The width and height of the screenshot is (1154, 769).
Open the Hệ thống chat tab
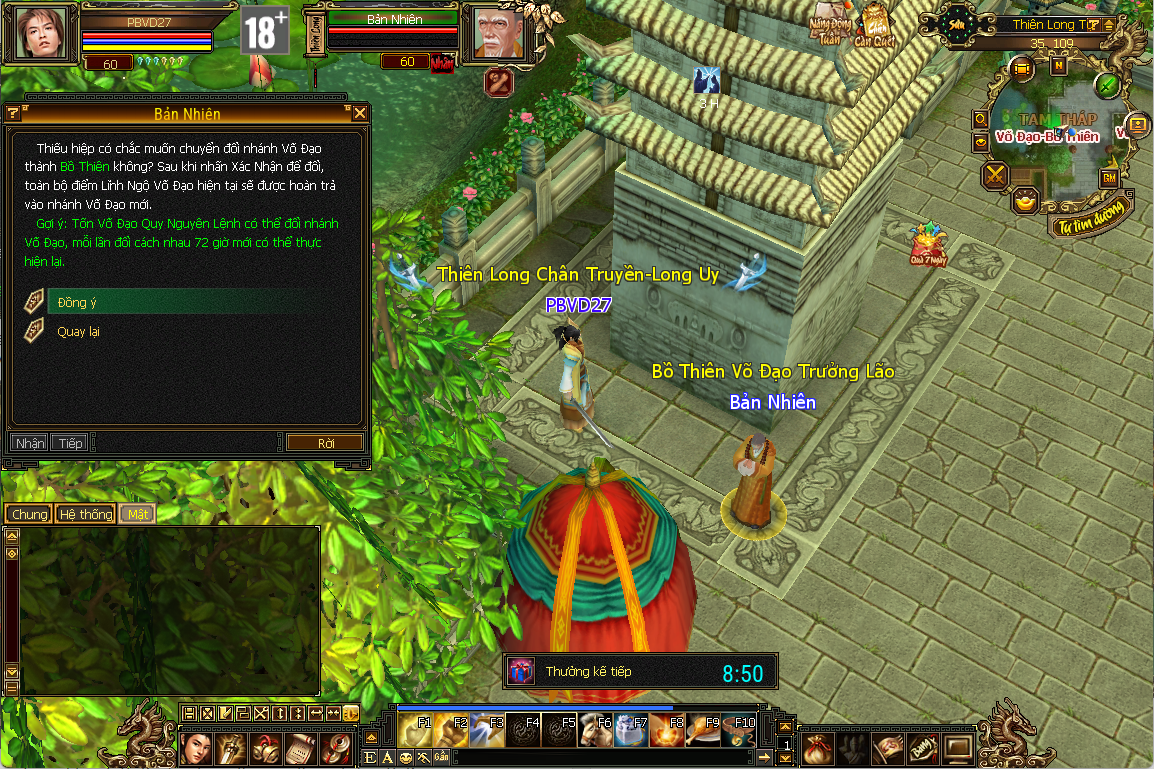[x=85, y=514]
